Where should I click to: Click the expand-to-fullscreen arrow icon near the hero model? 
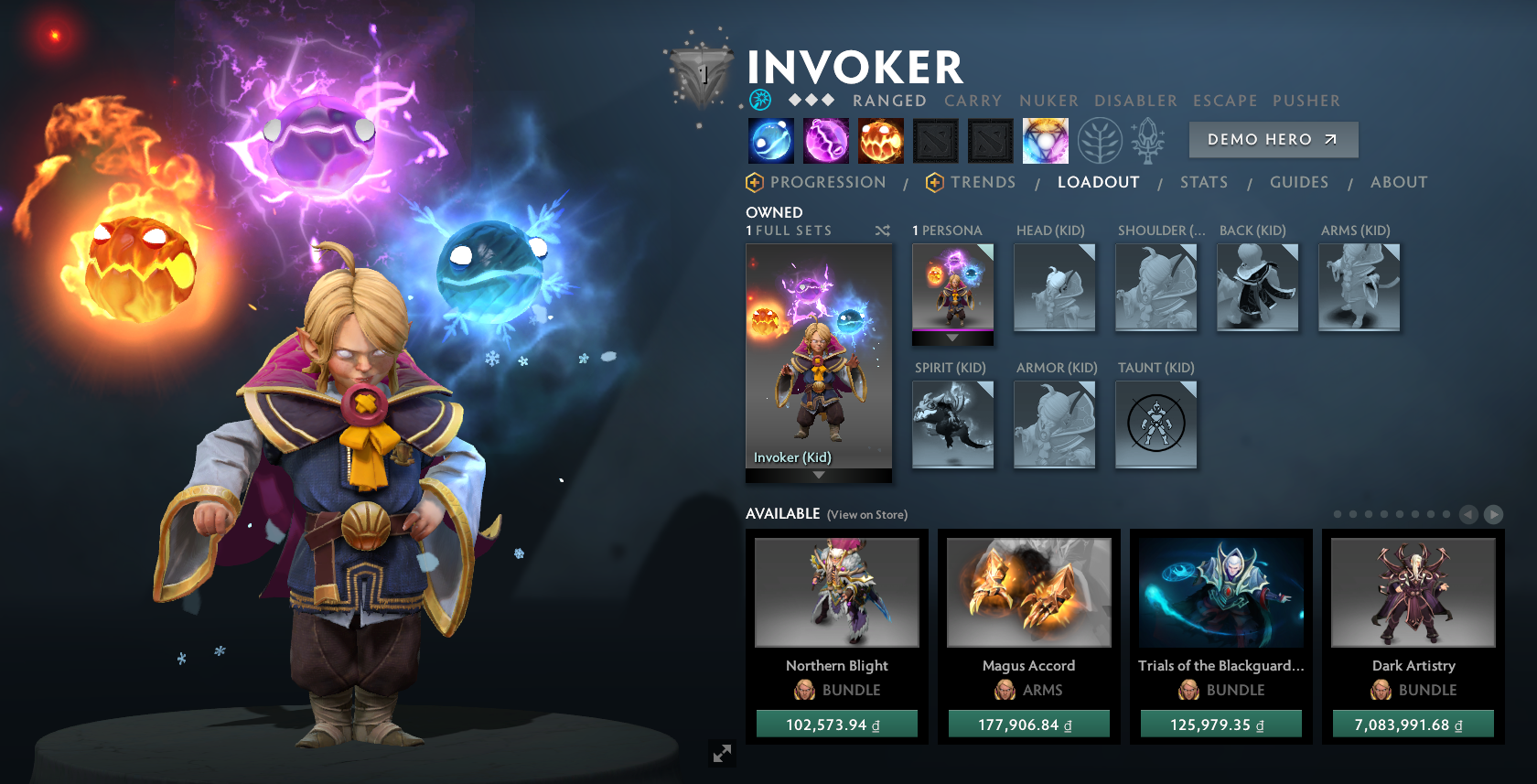722,753
